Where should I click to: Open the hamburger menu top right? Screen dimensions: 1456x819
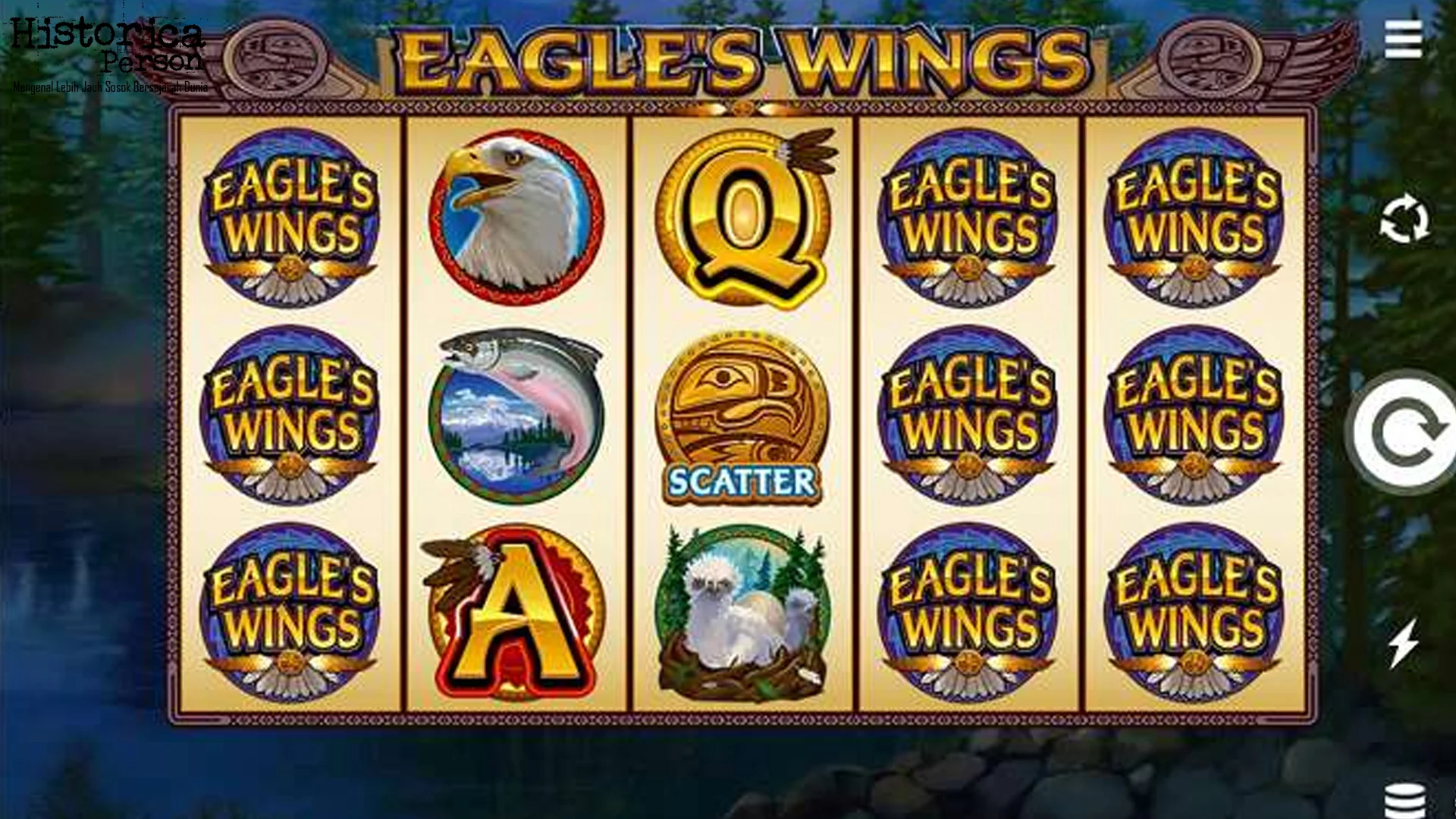coord(1402,39)
